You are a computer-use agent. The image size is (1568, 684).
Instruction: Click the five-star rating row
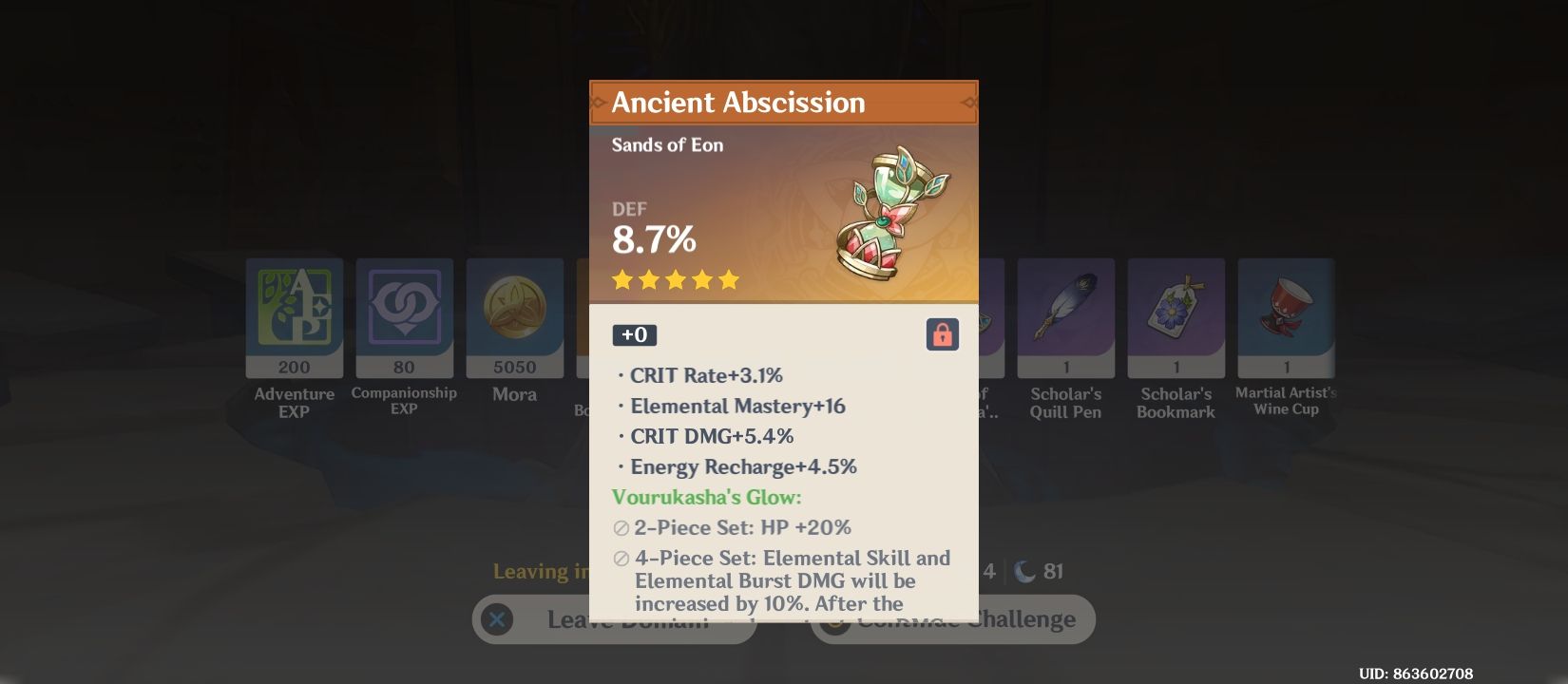pos(676,279)
